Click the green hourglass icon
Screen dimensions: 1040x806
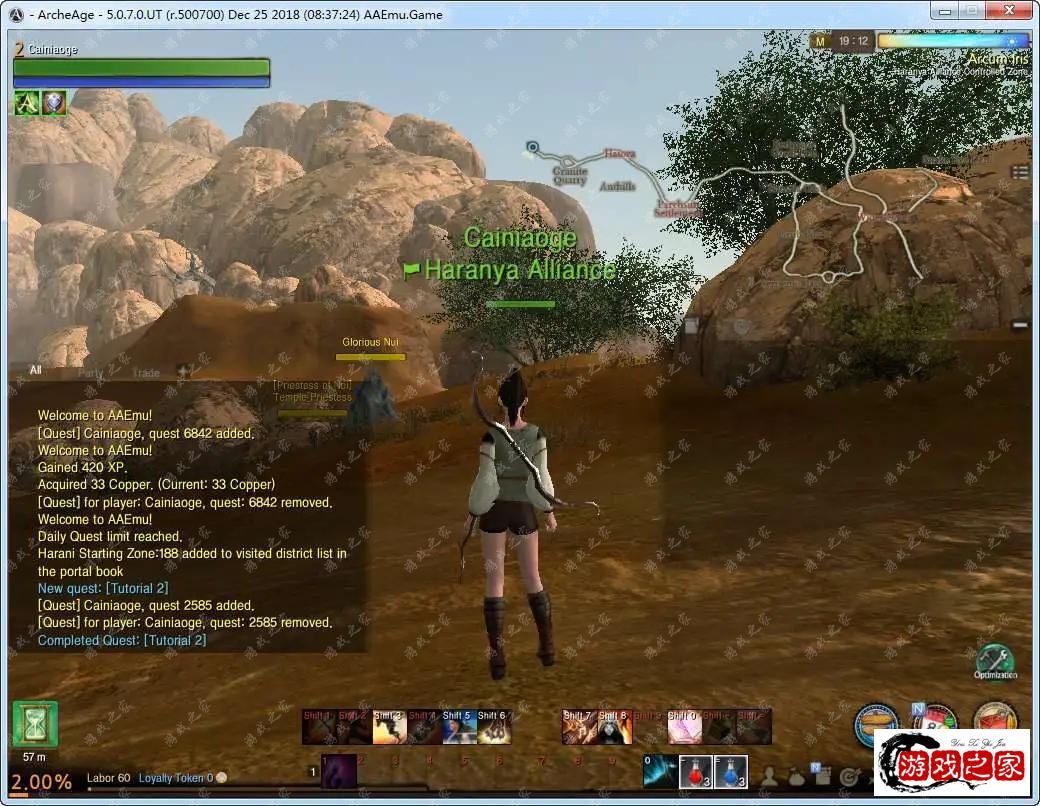[x=35, y=724]
